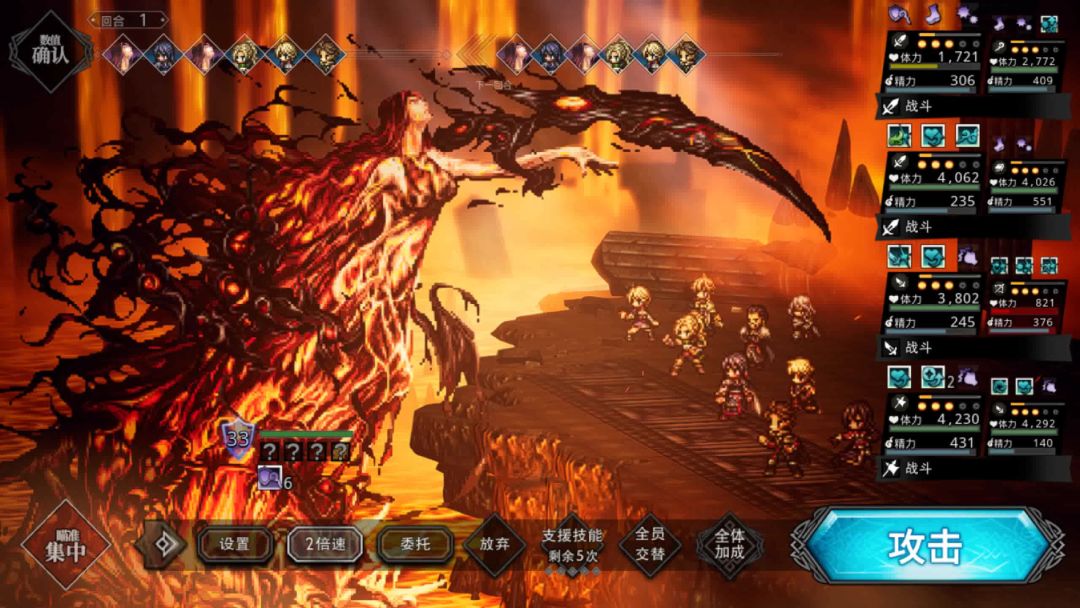Click the small diamond icon beside 设置
The height and width of the screenshot is (608, 1080).
pos(161,545)
